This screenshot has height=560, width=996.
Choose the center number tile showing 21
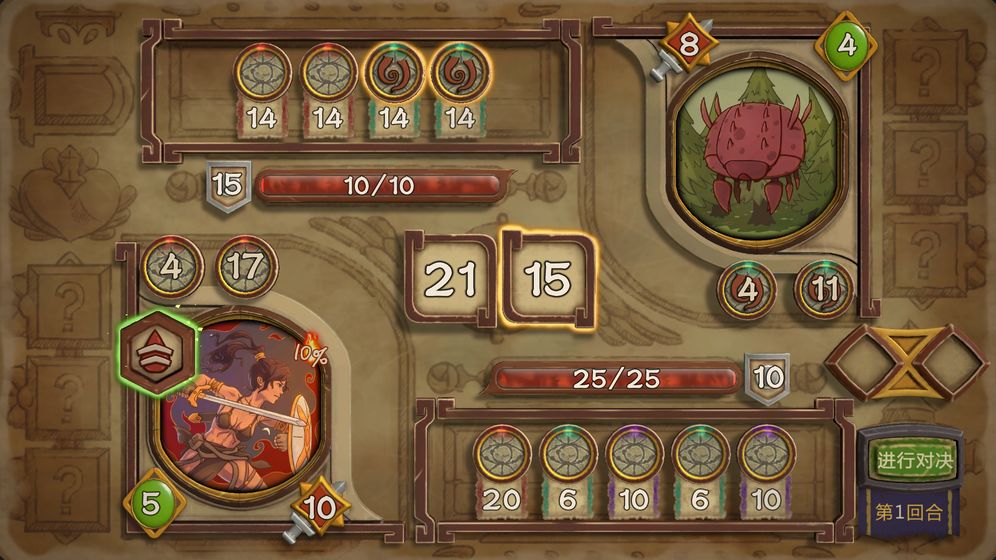click(x=450, y=280)
